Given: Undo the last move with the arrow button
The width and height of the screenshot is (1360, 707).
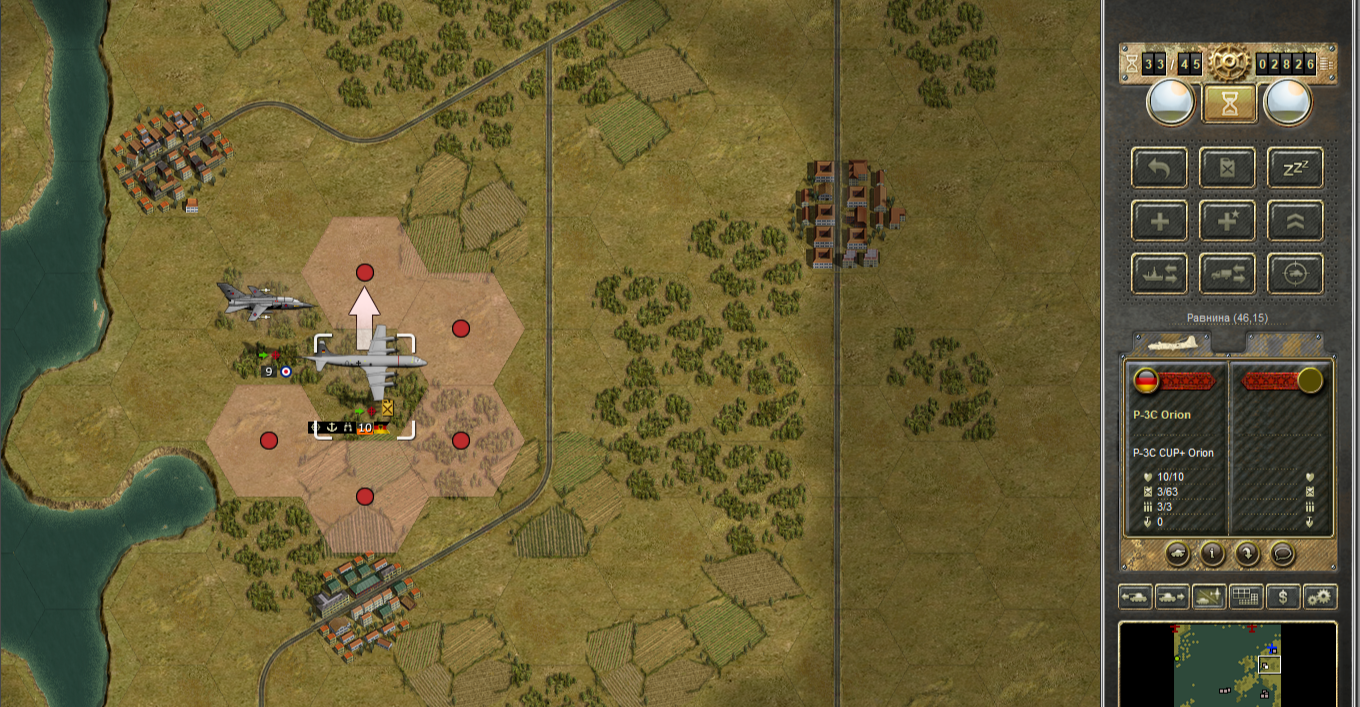Looking at the screenshot, I should tap(1160, 168).
